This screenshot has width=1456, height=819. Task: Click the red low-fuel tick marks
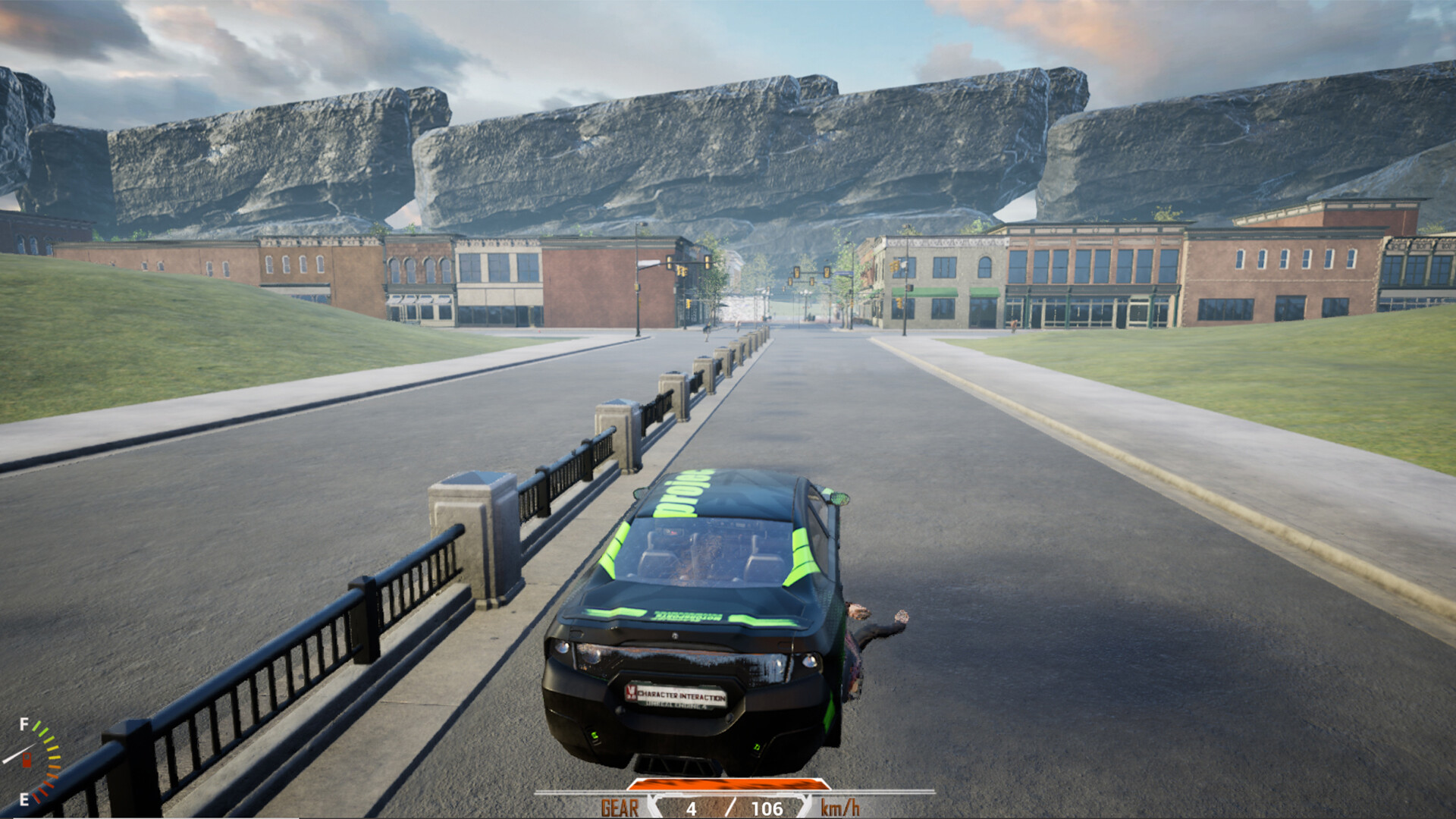[x=42, y=791]
